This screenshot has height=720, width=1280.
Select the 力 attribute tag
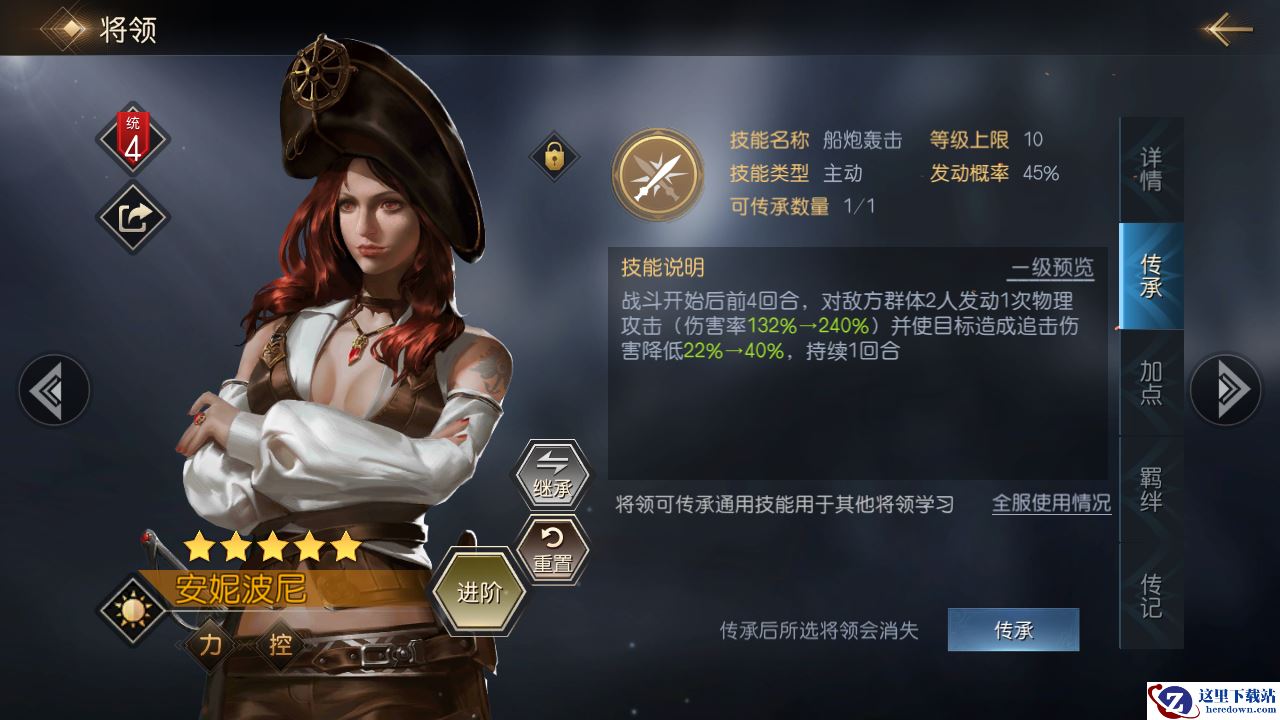point(210,645)
